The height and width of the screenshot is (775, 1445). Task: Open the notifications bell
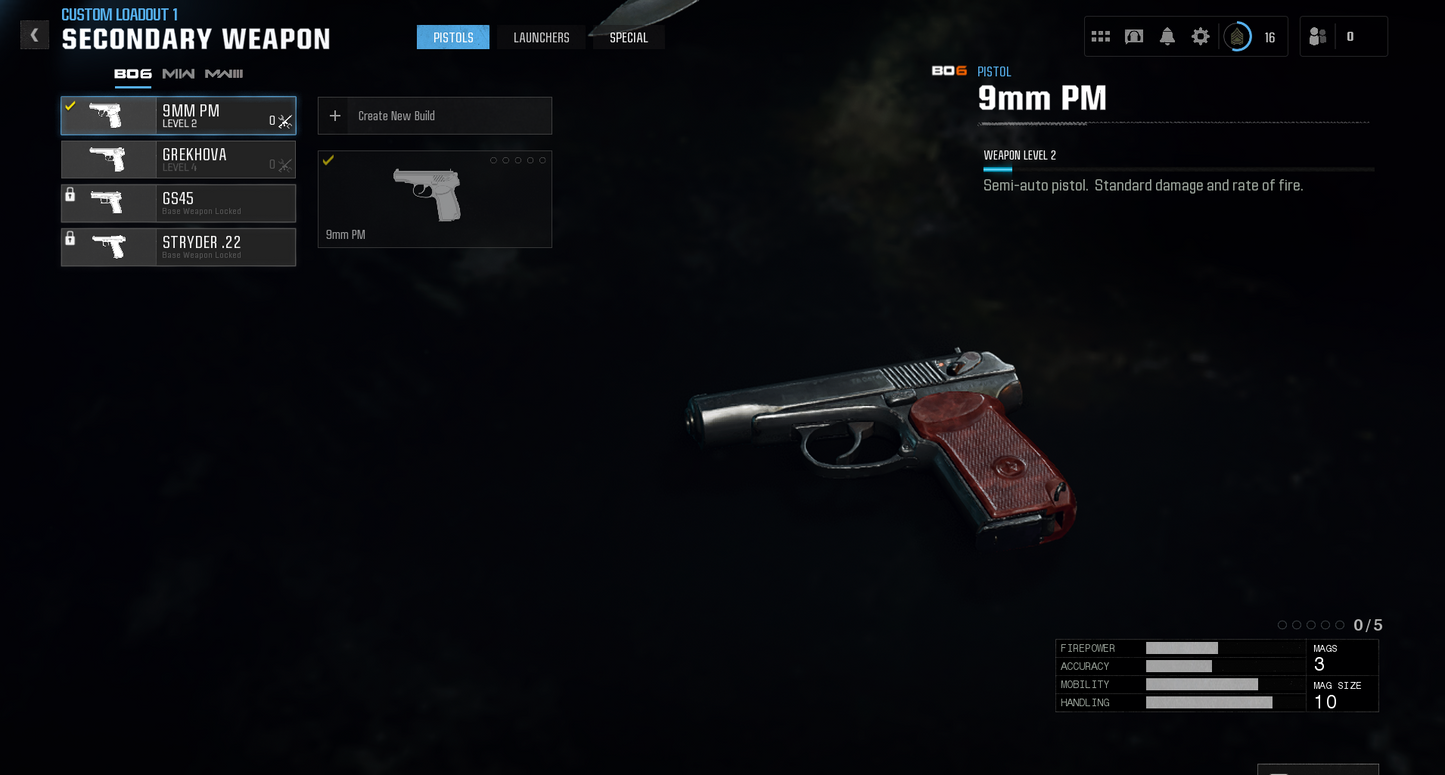(1167, 37)
